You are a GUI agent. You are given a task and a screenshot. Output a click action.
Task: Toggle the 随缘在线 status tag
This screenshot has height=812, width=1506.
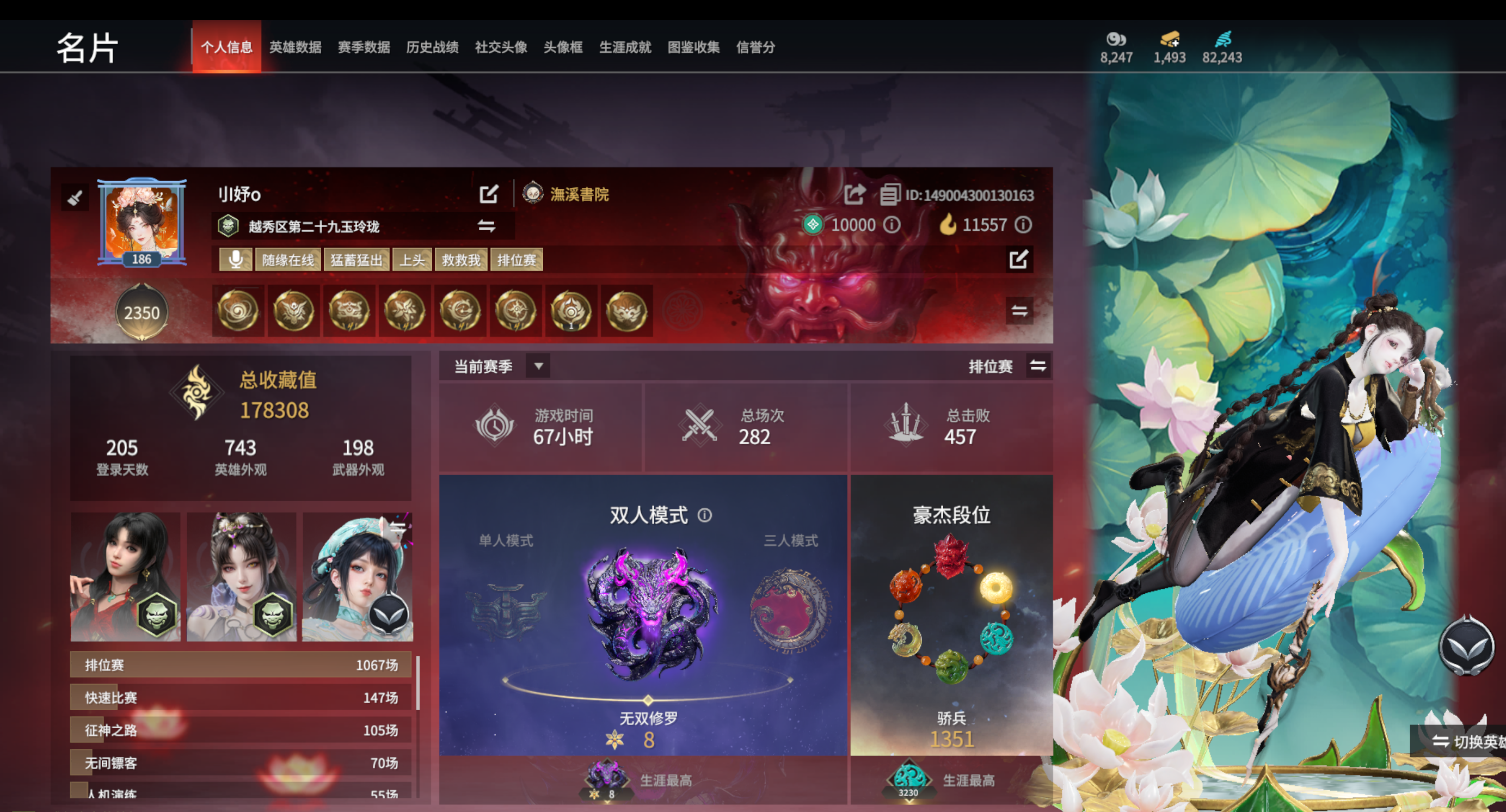click(287, 260)
